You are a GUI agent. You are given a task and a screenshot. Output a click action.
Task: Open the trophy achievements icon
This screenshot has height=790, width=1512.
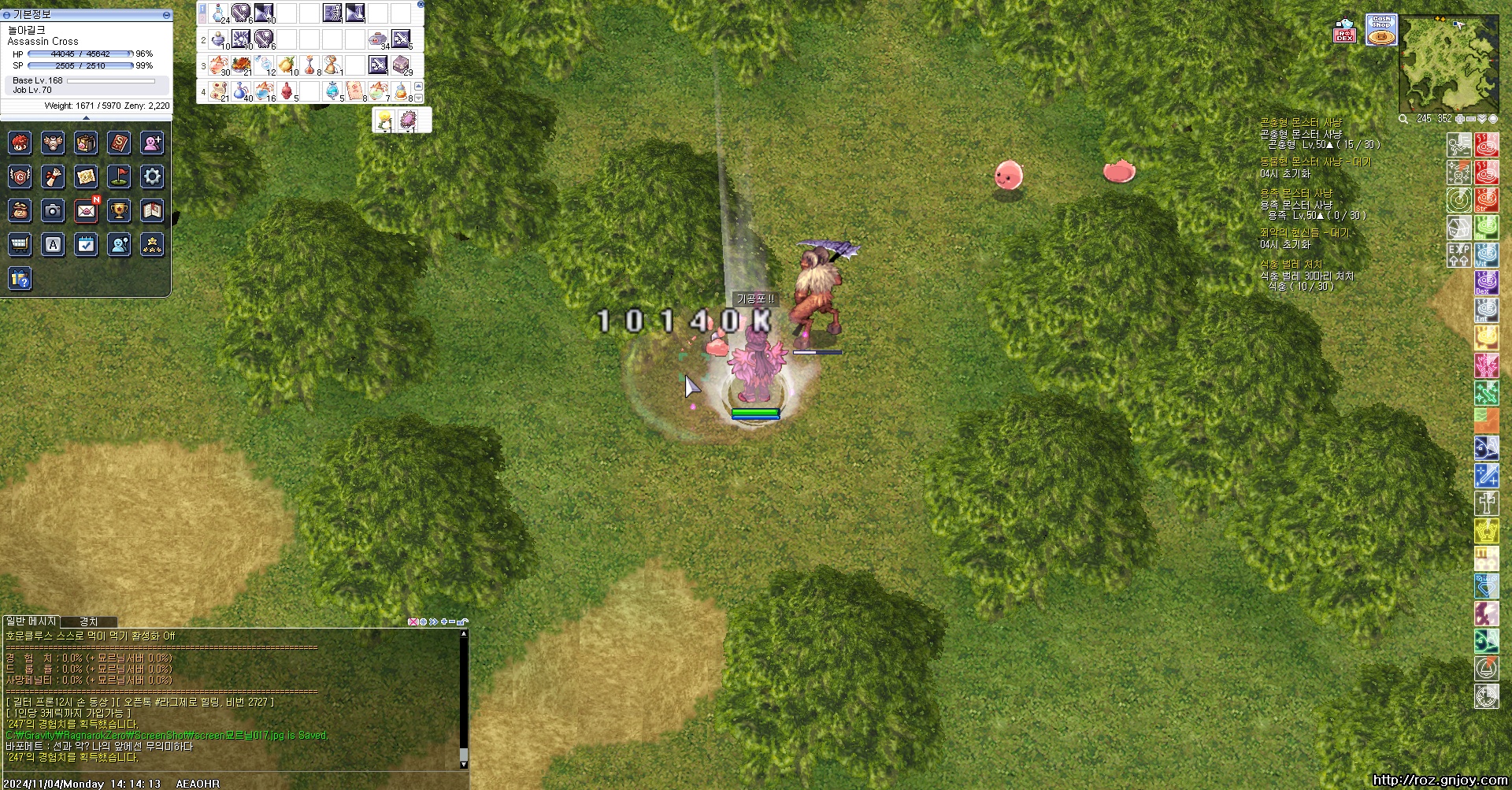coord(119,210)
